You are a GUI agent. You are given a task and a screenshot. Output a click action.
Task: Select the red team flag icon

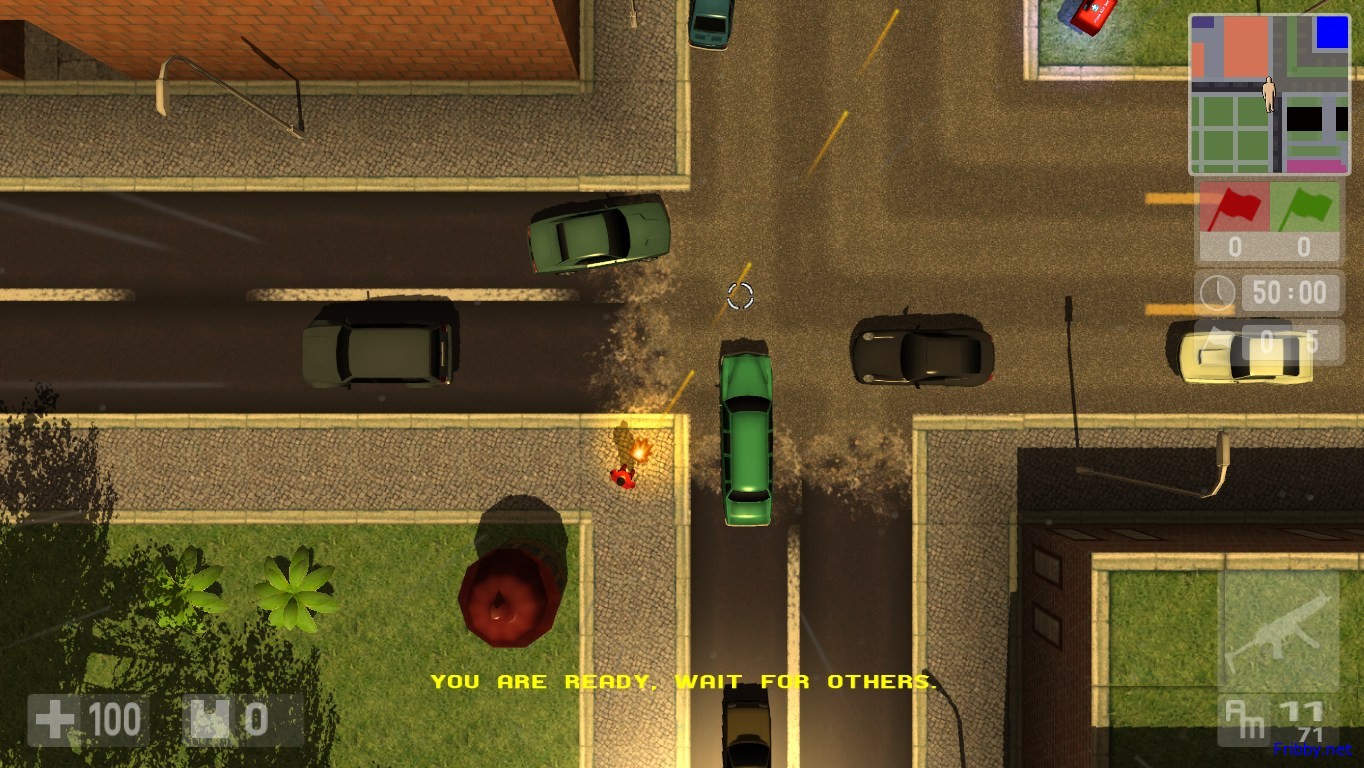click(1234, 208)
